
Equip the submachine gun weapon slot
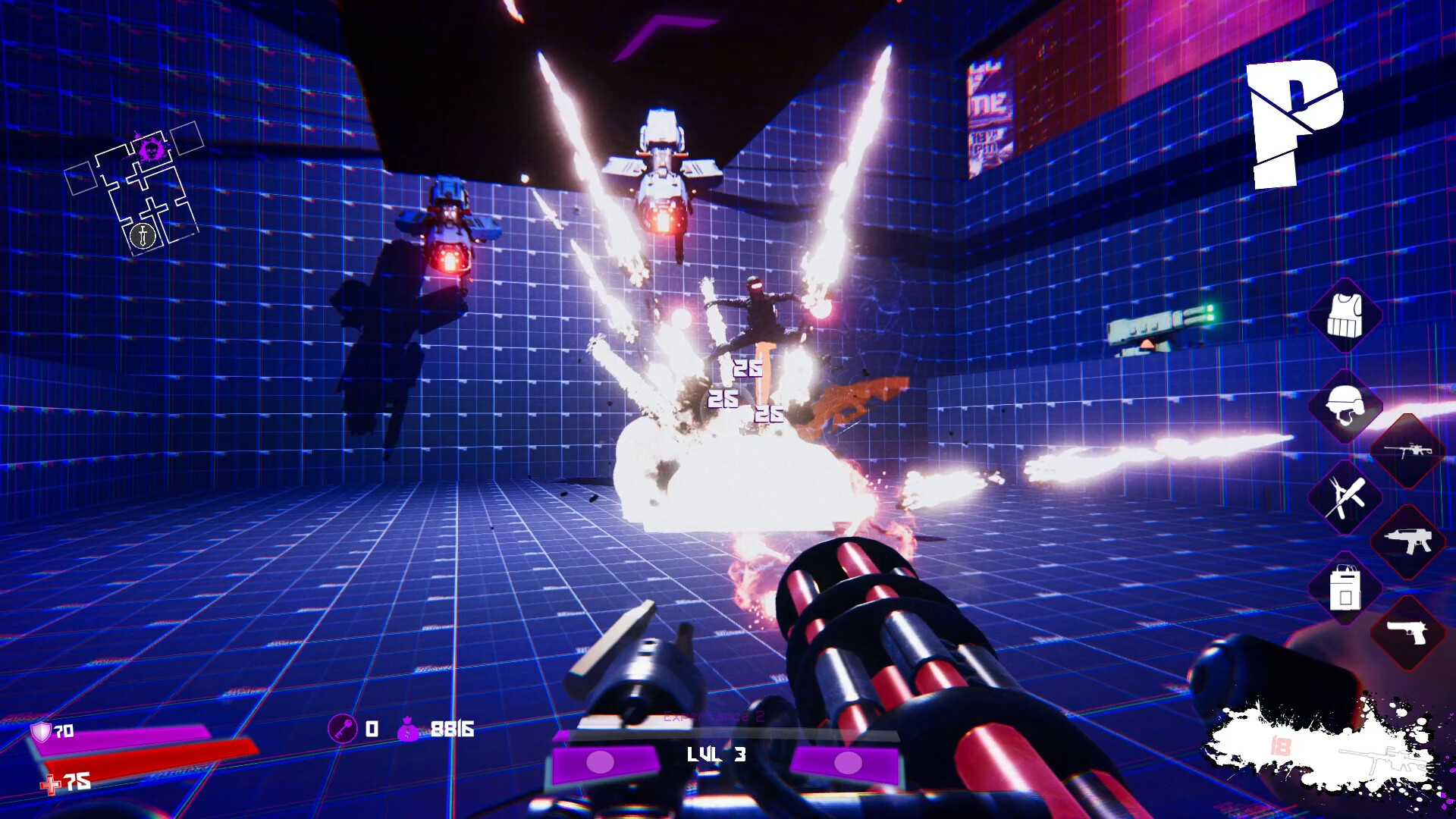click(1407, 541)
